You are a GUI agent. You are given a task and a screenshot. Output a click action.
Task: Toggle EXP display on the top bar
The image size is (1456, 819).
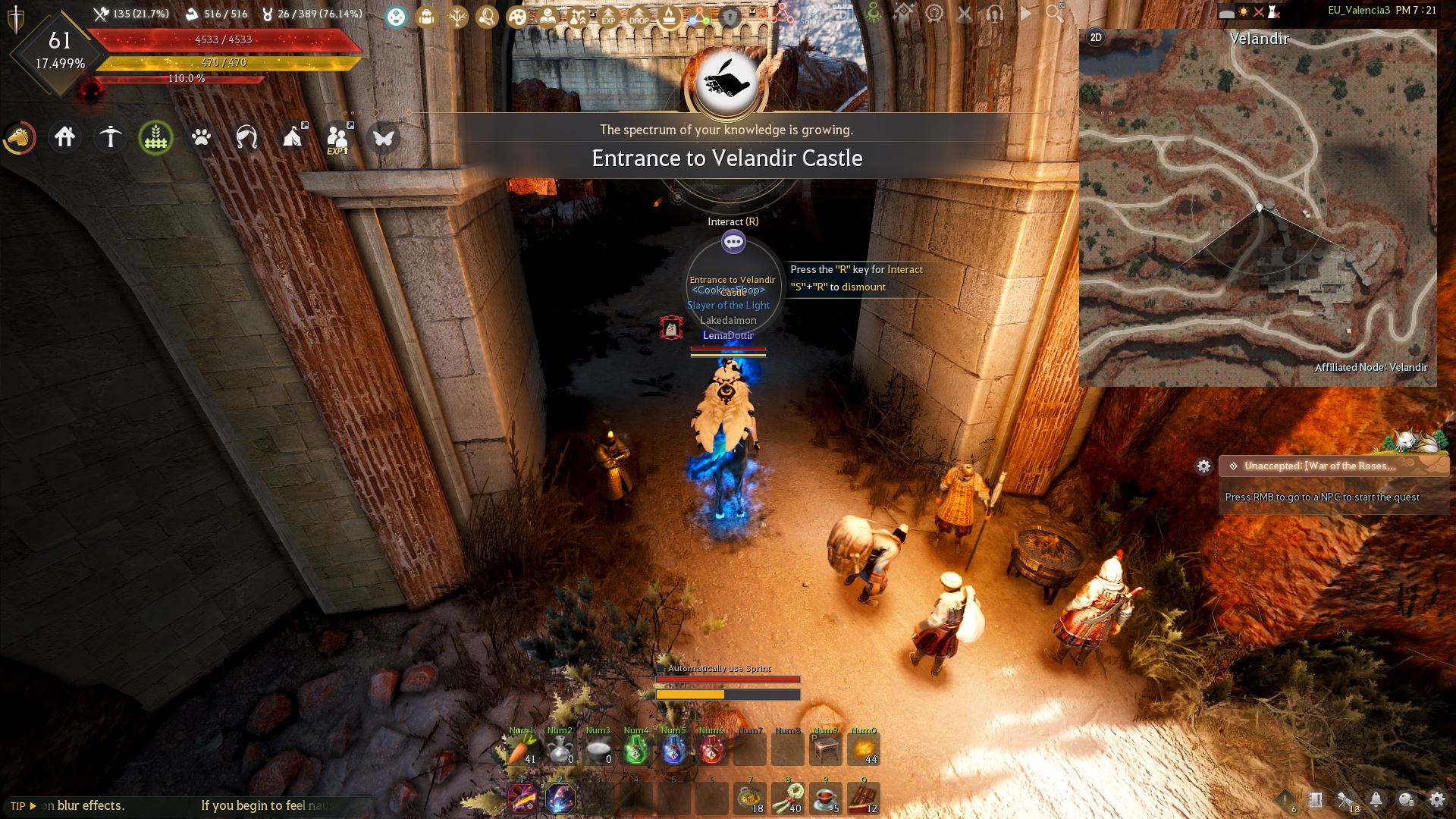pyautogui.click(x=608, y=14)
